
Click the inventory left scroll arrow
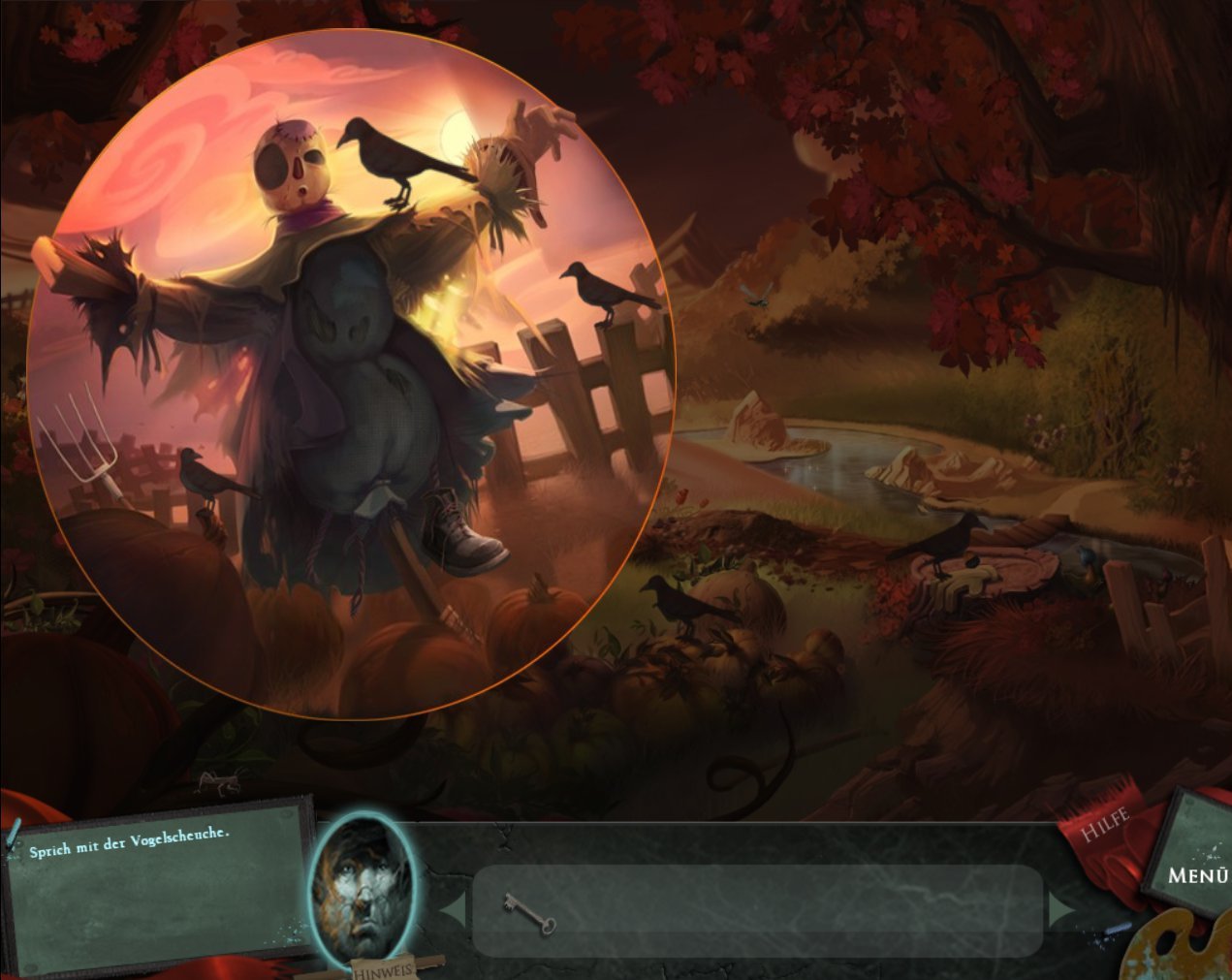pos(453,912)
